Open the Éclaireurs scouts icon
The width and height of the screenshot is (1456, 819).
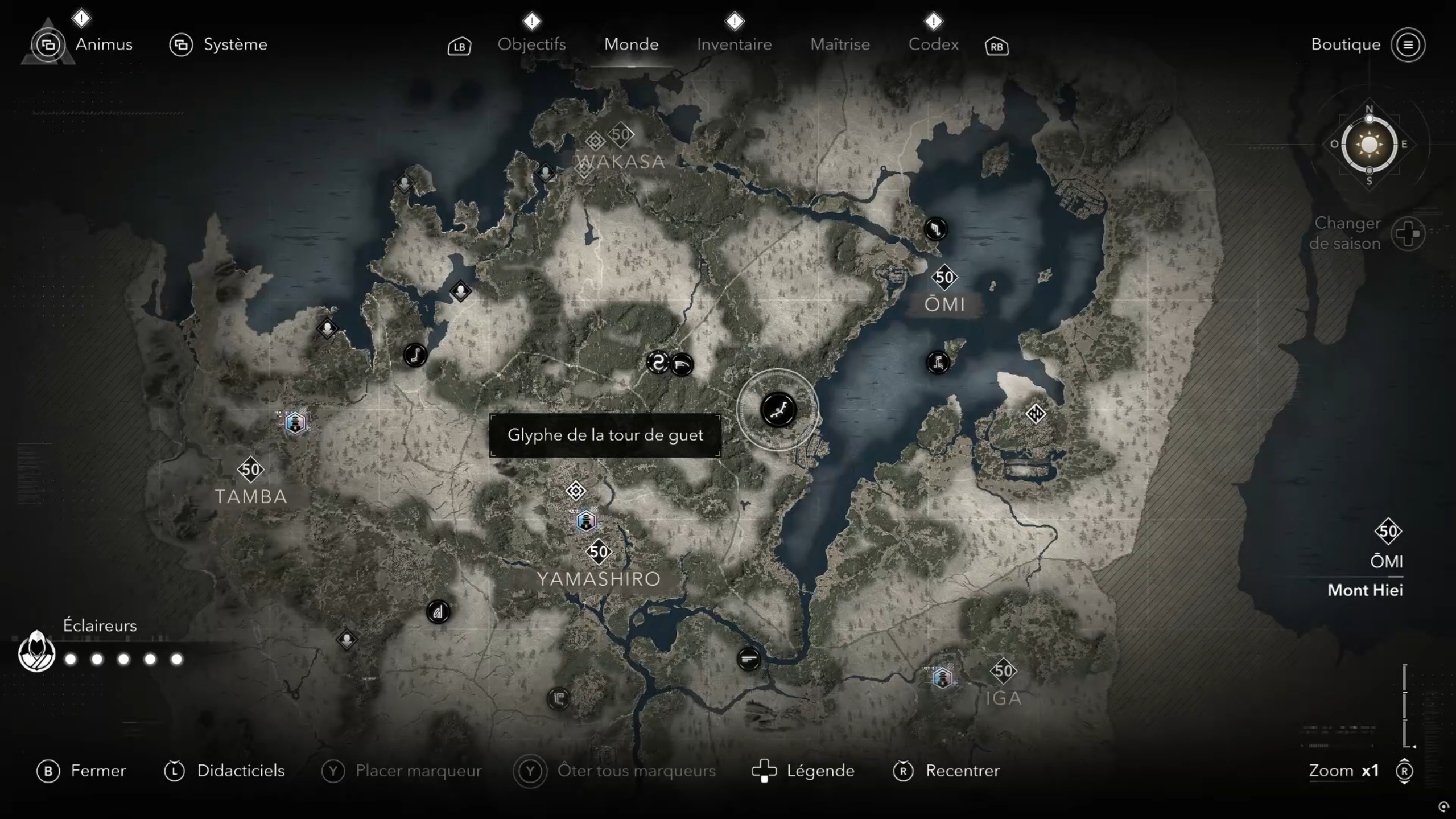point(36,652)
